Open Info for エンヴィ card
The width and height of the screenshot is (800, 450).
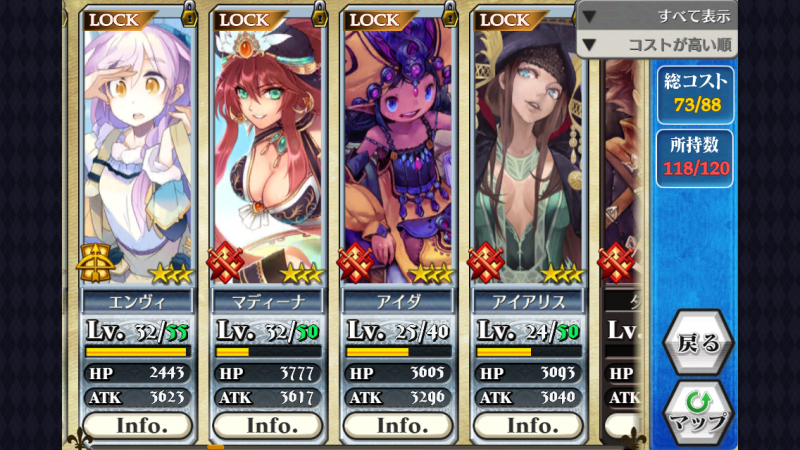[137, 425]
